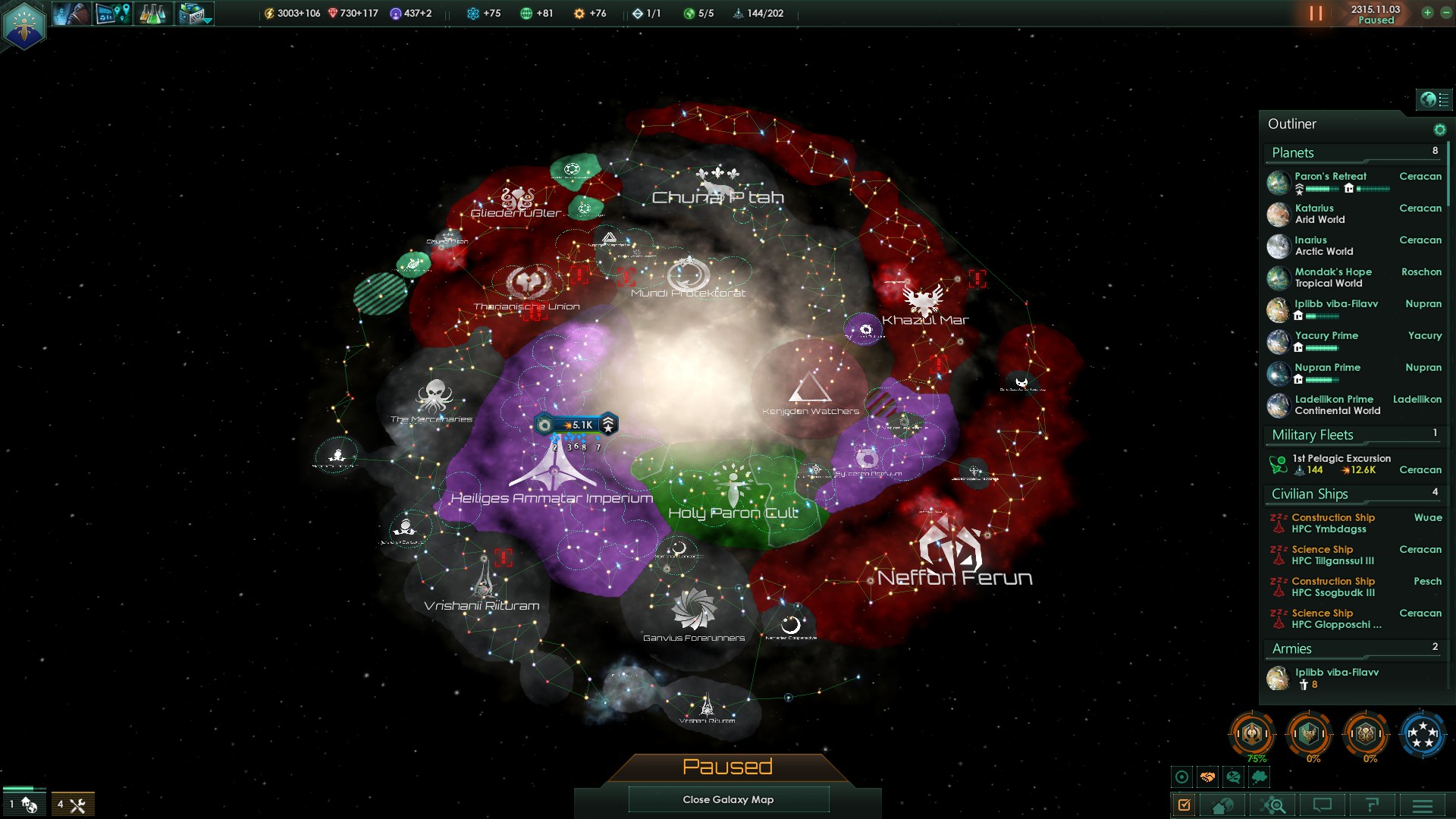Toggle the Outliner panel visibility
Viewport: 1456px width, 819px height.
[1434, 99]
